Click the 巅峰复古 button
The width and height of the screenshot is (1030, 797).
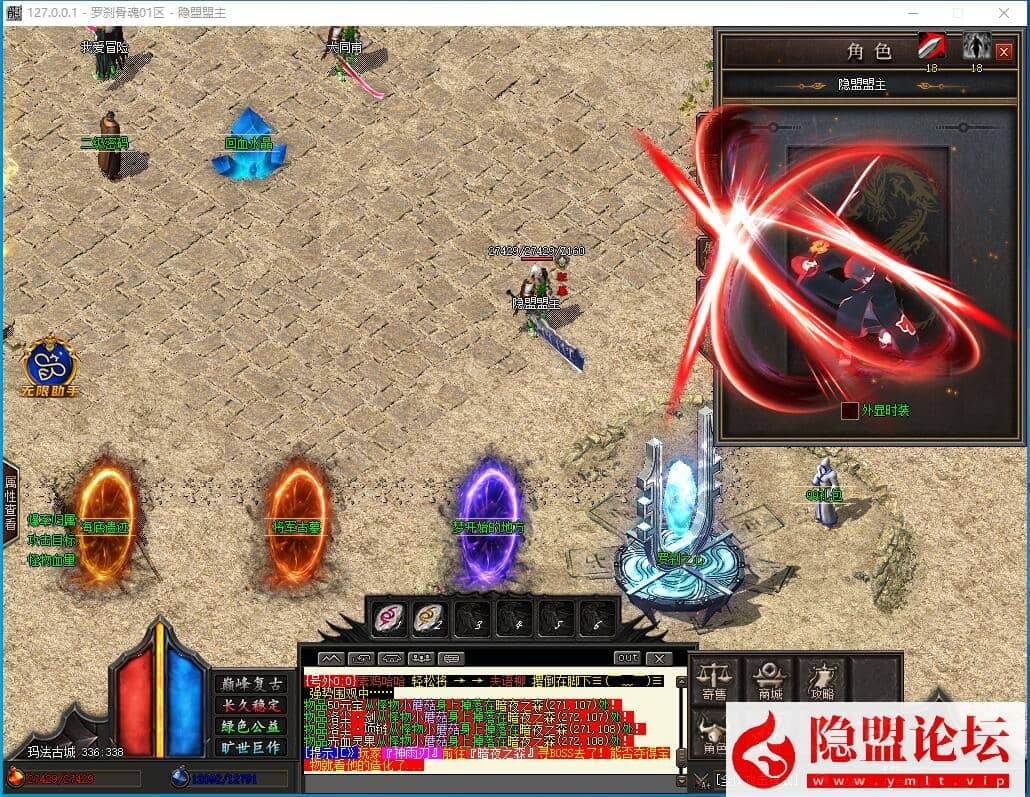(250, 684)
